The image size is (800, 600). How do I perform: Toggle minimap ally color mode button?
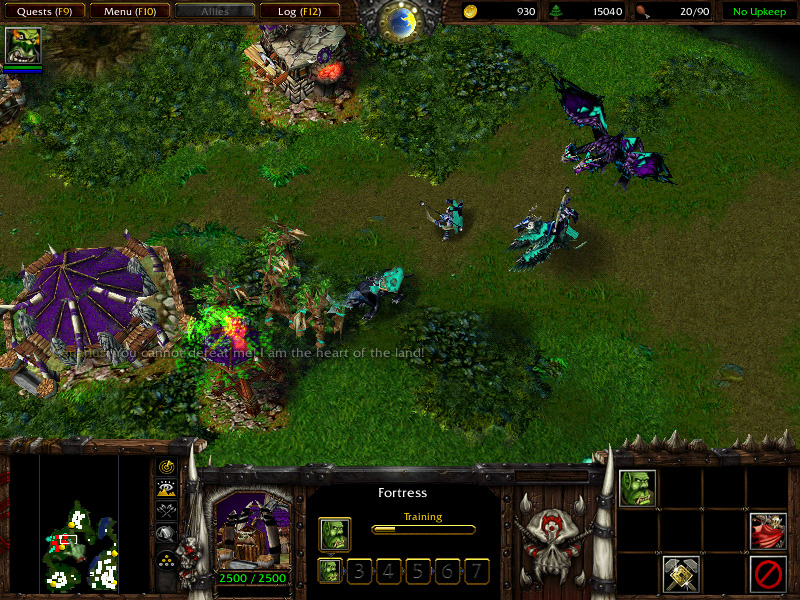166,511
